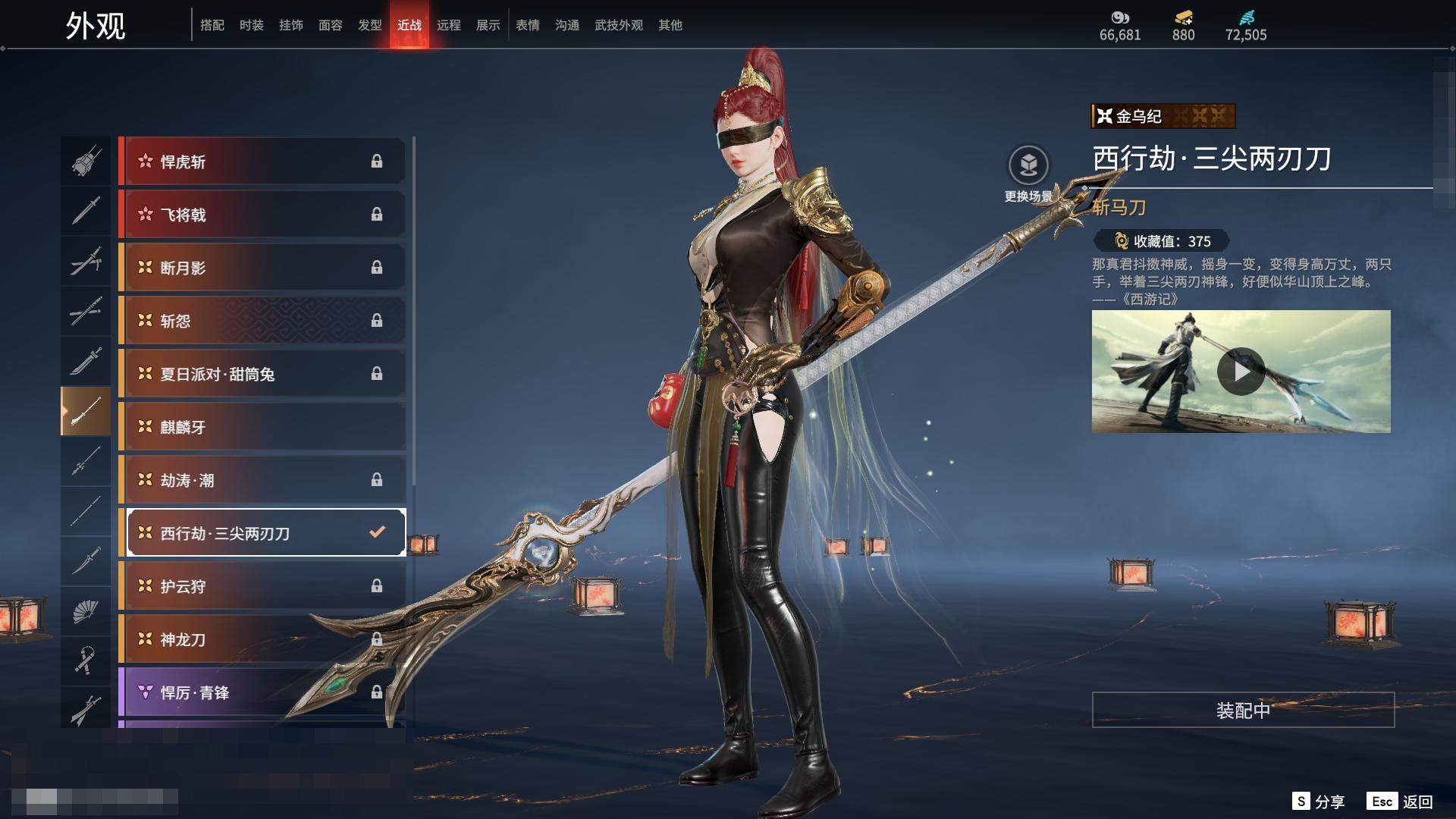1456x819 pixels.
Task: Pick the 断月影 skin from the list
Action: [262, 268]
